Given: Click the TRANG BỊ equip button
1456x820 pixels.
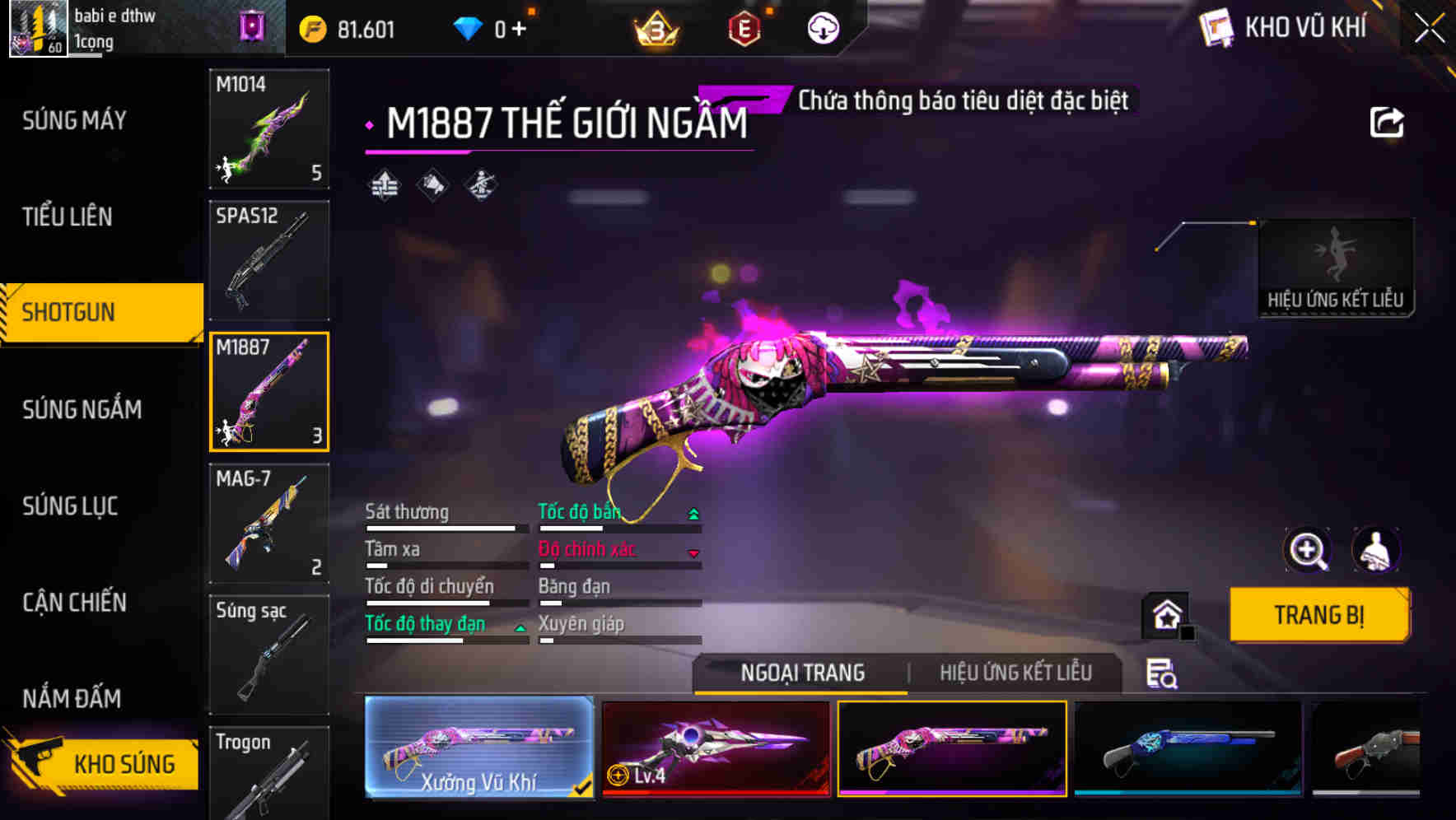Looking at the screenshot, I should coord(1318,615).
